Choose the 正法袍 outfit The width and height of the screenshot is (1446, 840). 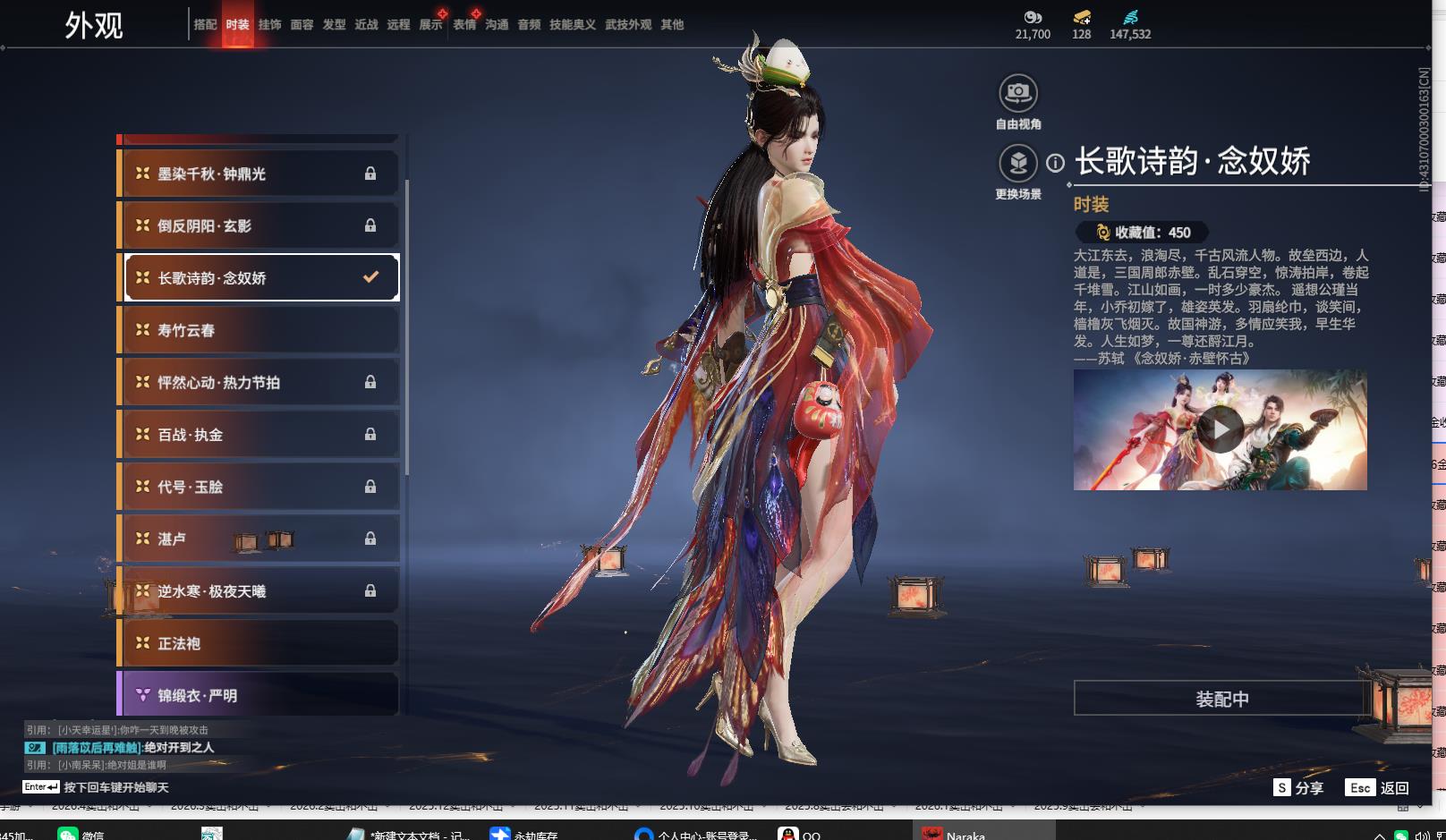point(258,643)
